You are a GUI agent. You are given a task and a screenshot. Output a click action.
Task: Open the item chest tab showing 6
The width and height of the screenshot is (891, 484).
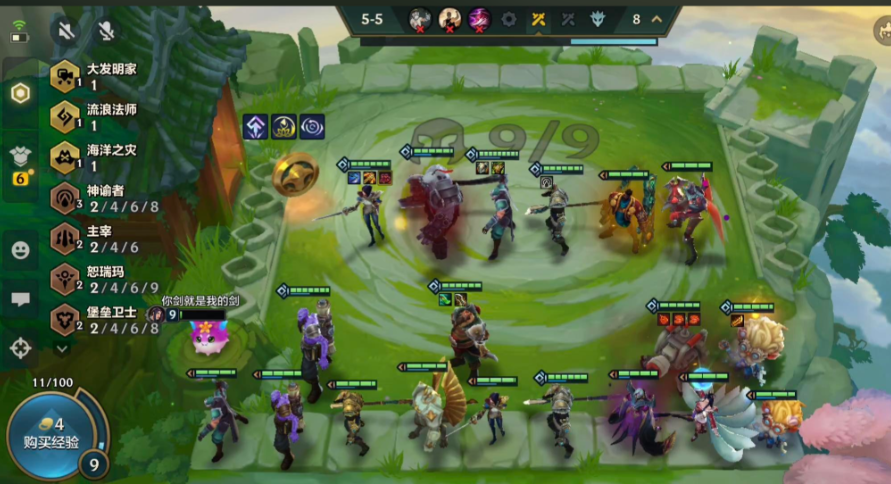click(20, 160)
